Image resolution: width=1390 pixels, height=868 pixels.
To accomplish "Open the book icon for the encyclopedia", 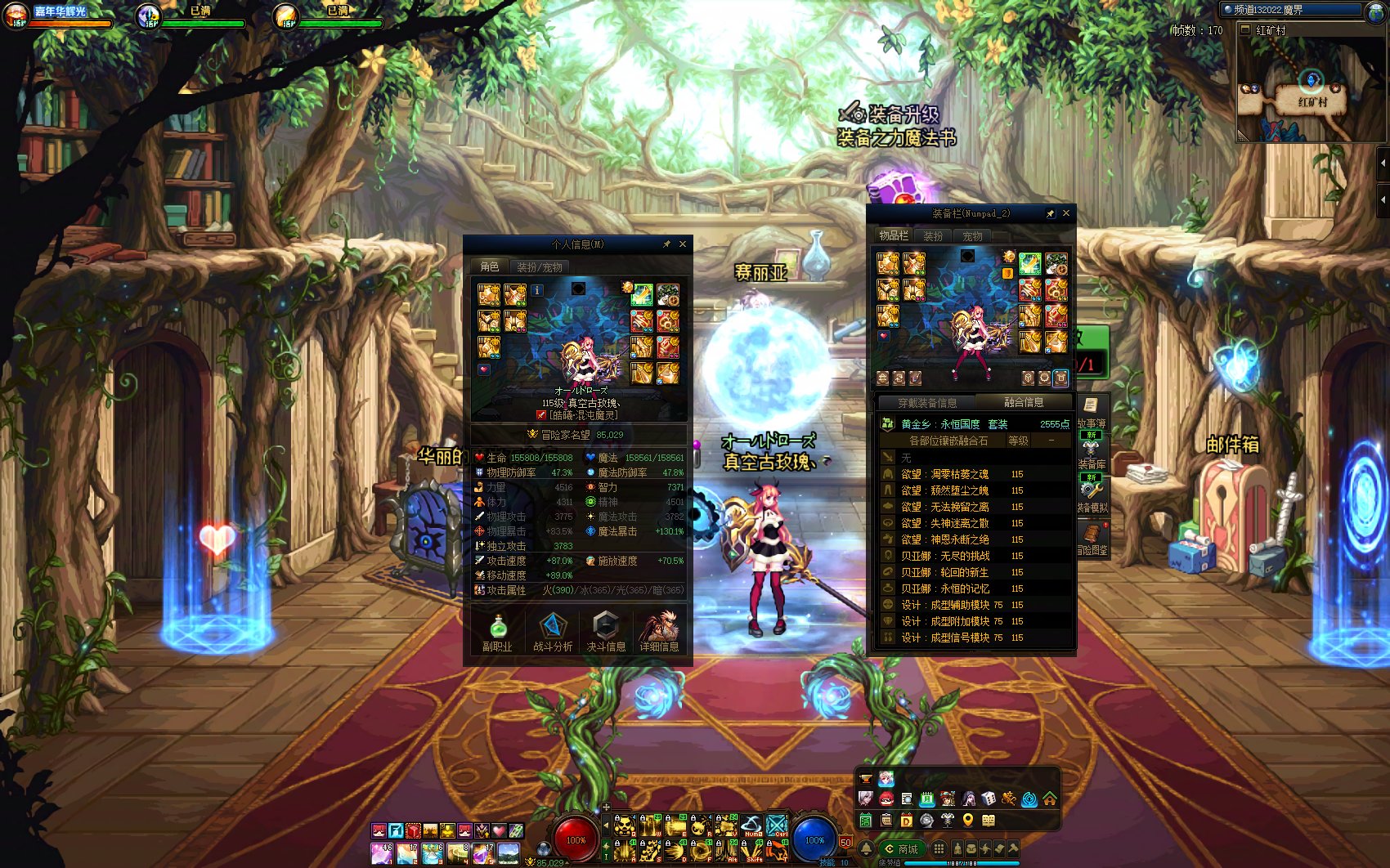I will [988, 821].
